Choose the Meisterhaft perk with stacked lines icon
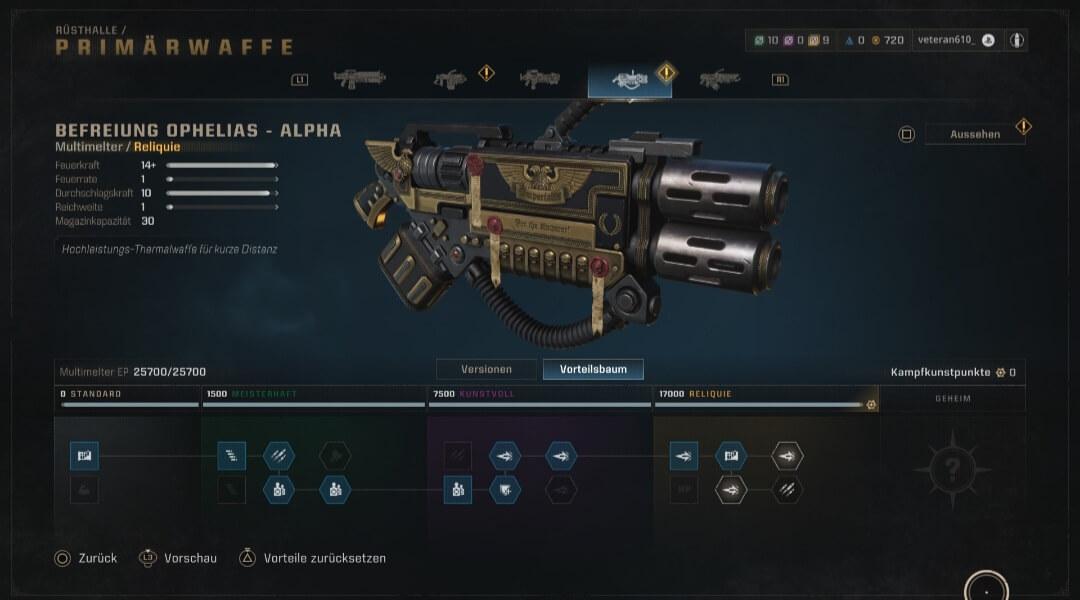1080x600 pixels. (231, 456)
